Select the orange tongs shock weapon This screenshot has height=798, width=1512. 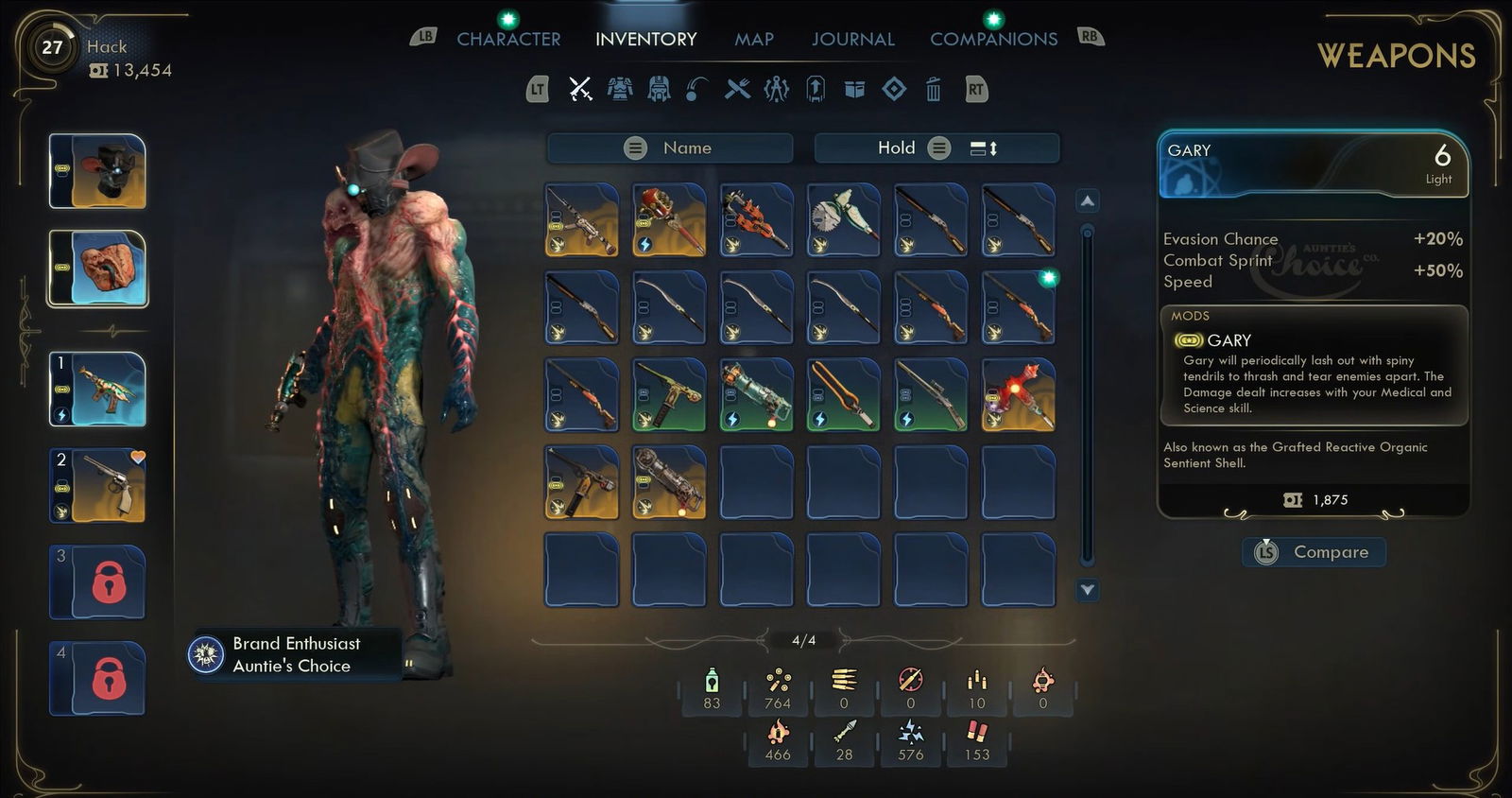(x=844, y=395)
